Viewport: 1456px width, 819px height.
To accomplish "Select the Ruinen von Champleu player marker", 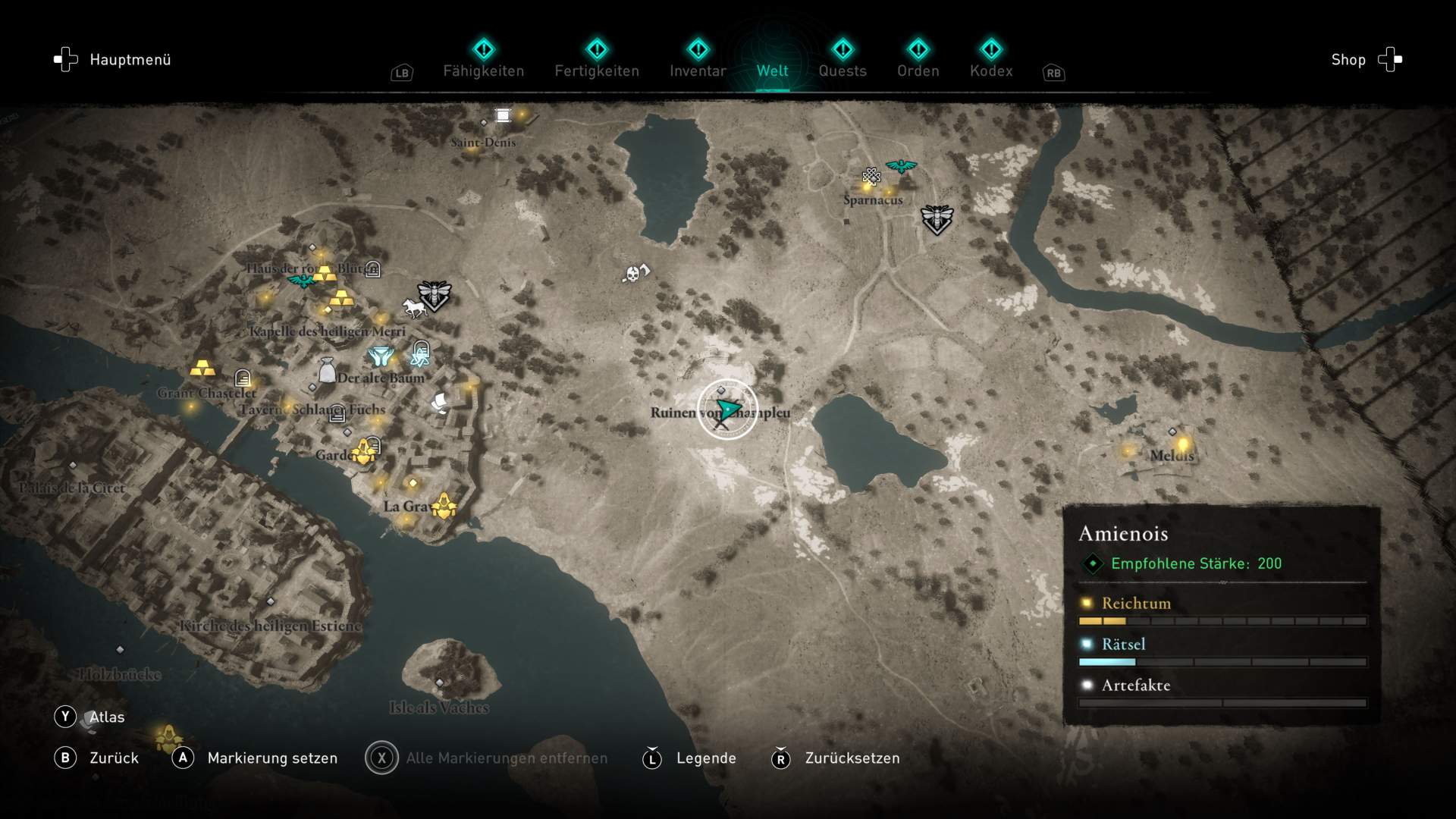I will [727, 410].
